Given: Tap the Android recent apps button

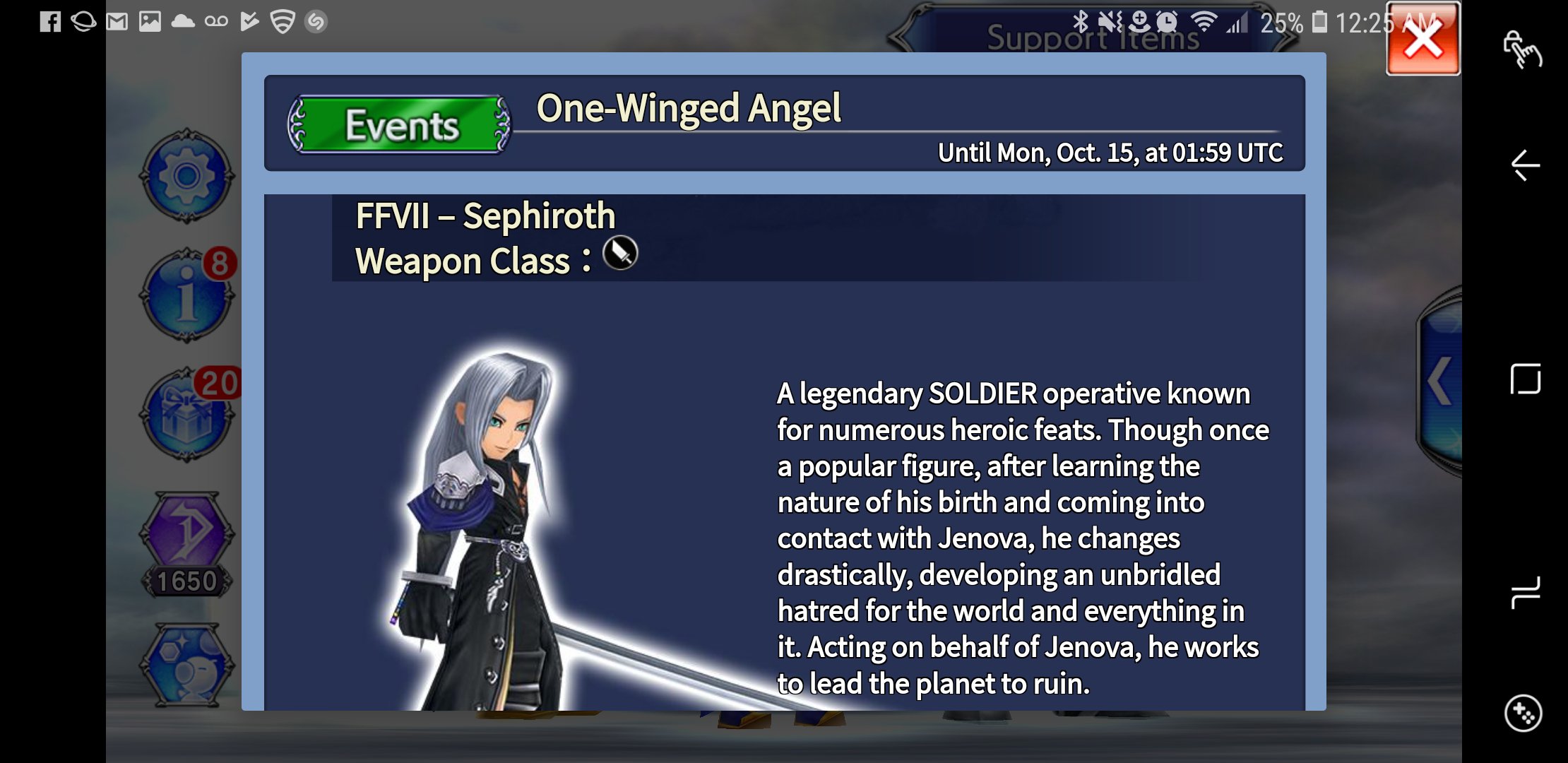Looking at the screenshot, I should [x=1525, y=592].
